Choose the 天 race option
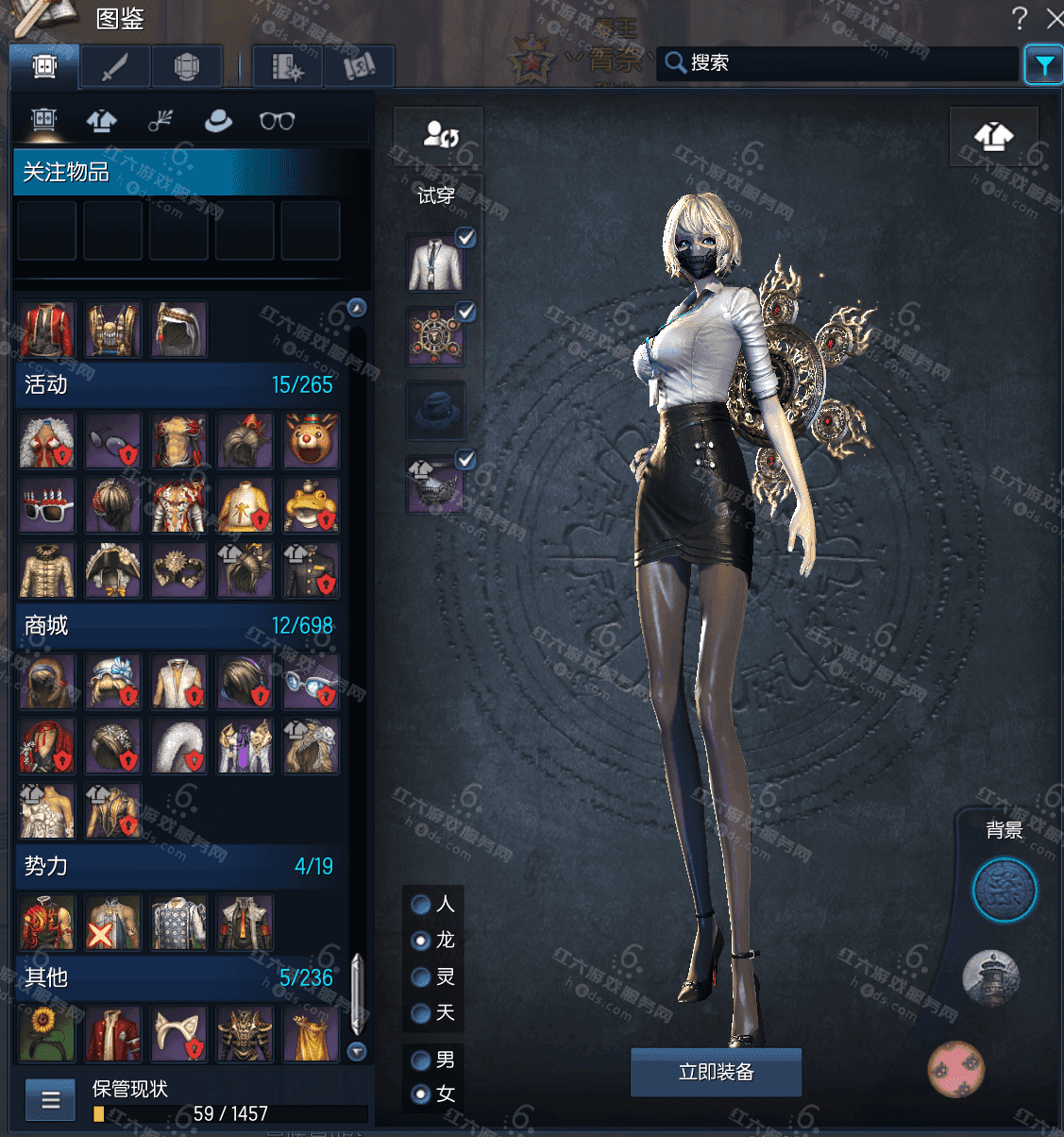 coord(421,1013)
